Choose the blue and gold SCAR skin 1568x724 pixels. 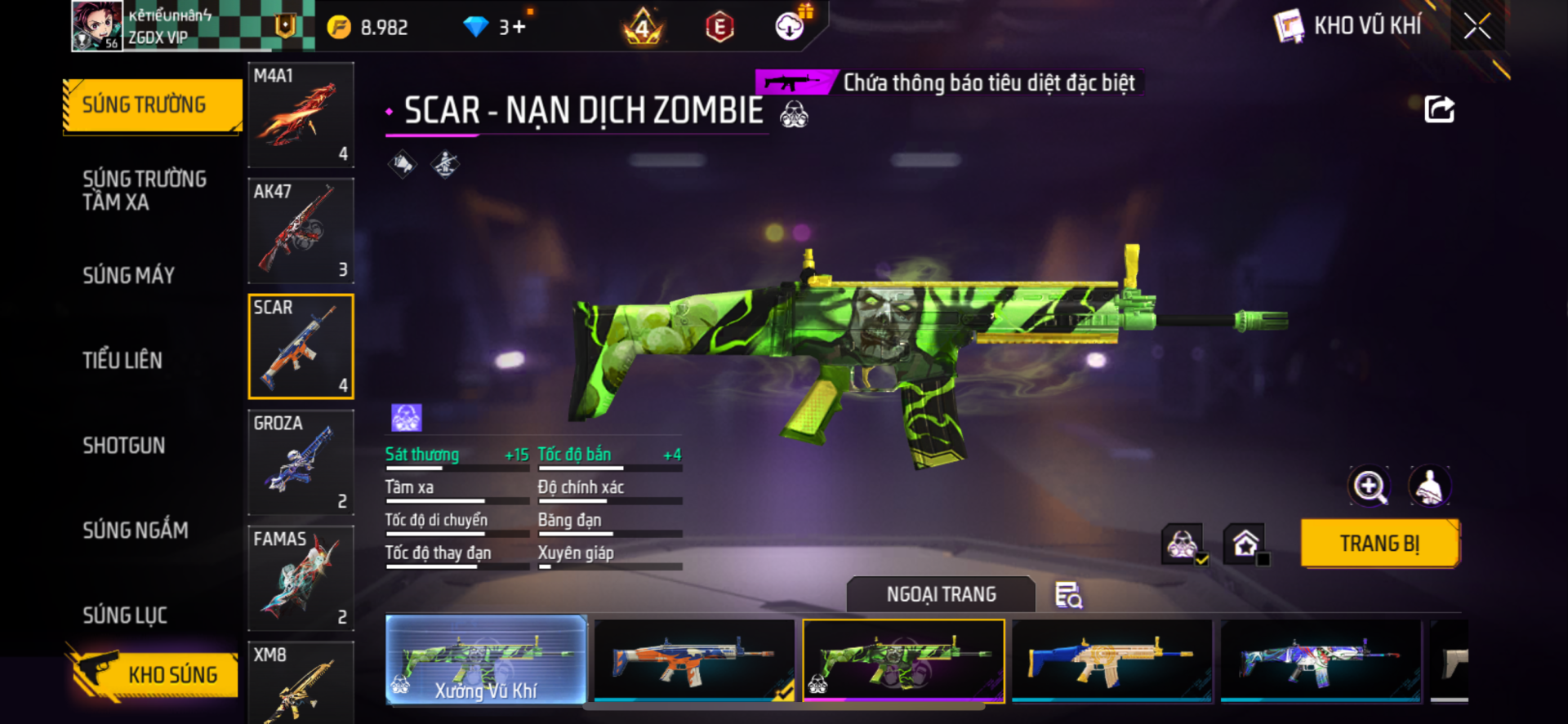coord(1111,660)
